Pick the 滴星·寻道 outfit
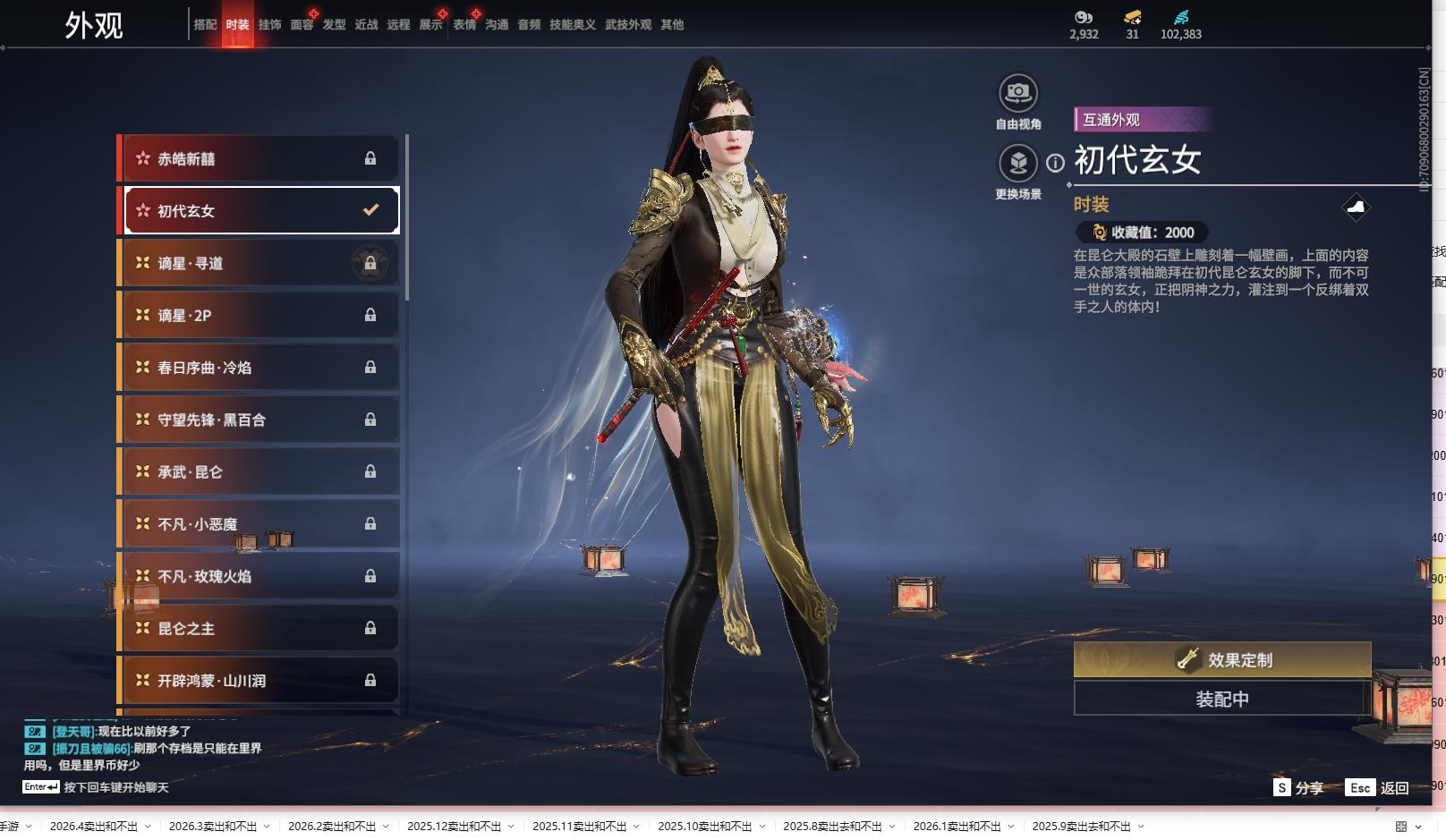 [x=259, y=264]
